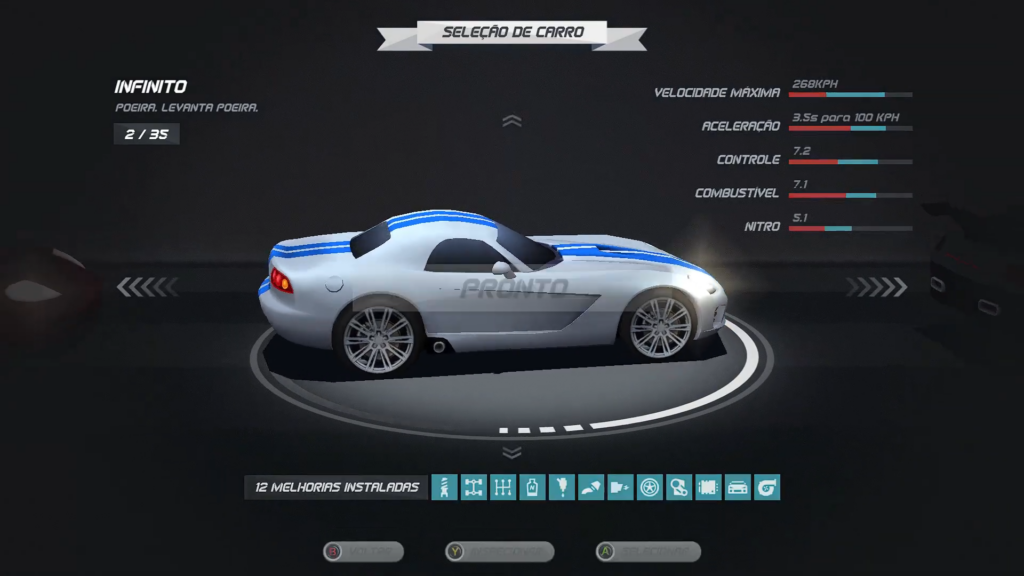Select the car body upgrade icon
Viewport: 1024px width, 576px height.
(x=737, y=487)
